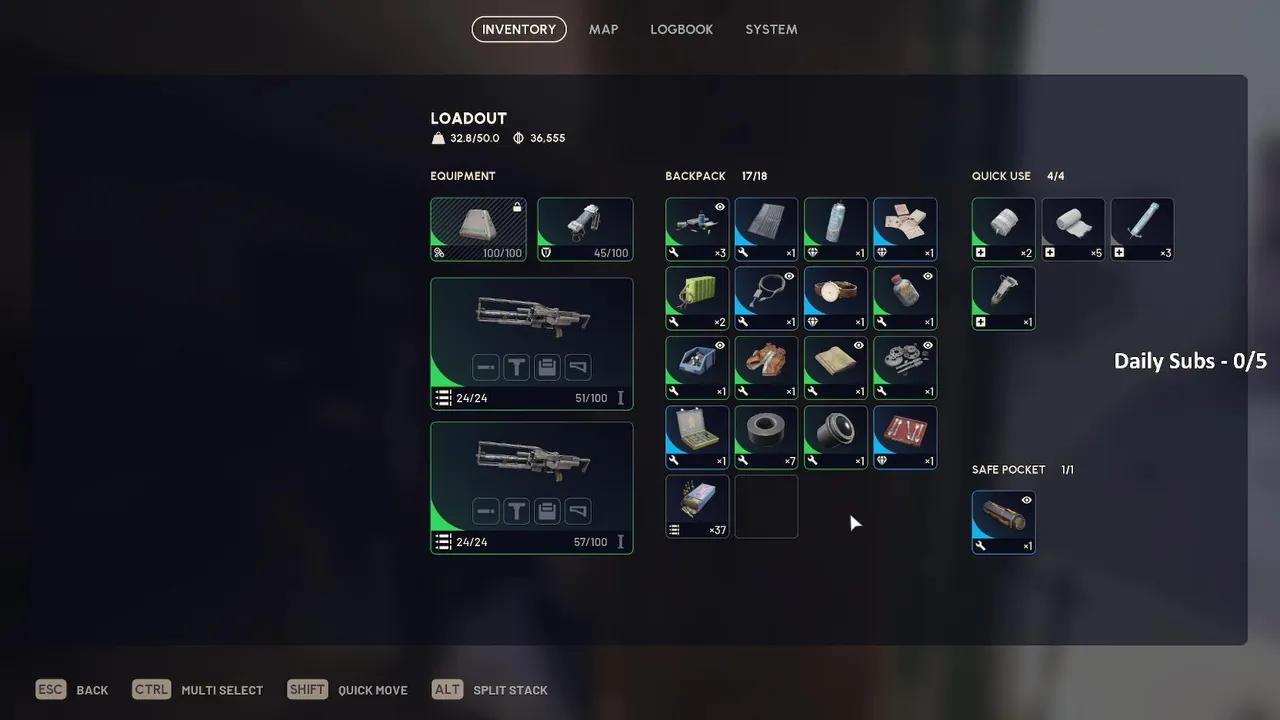Viewport: 1280px width, 720px height.
Task: Open the Logbook tab
Action: [681, 29]
